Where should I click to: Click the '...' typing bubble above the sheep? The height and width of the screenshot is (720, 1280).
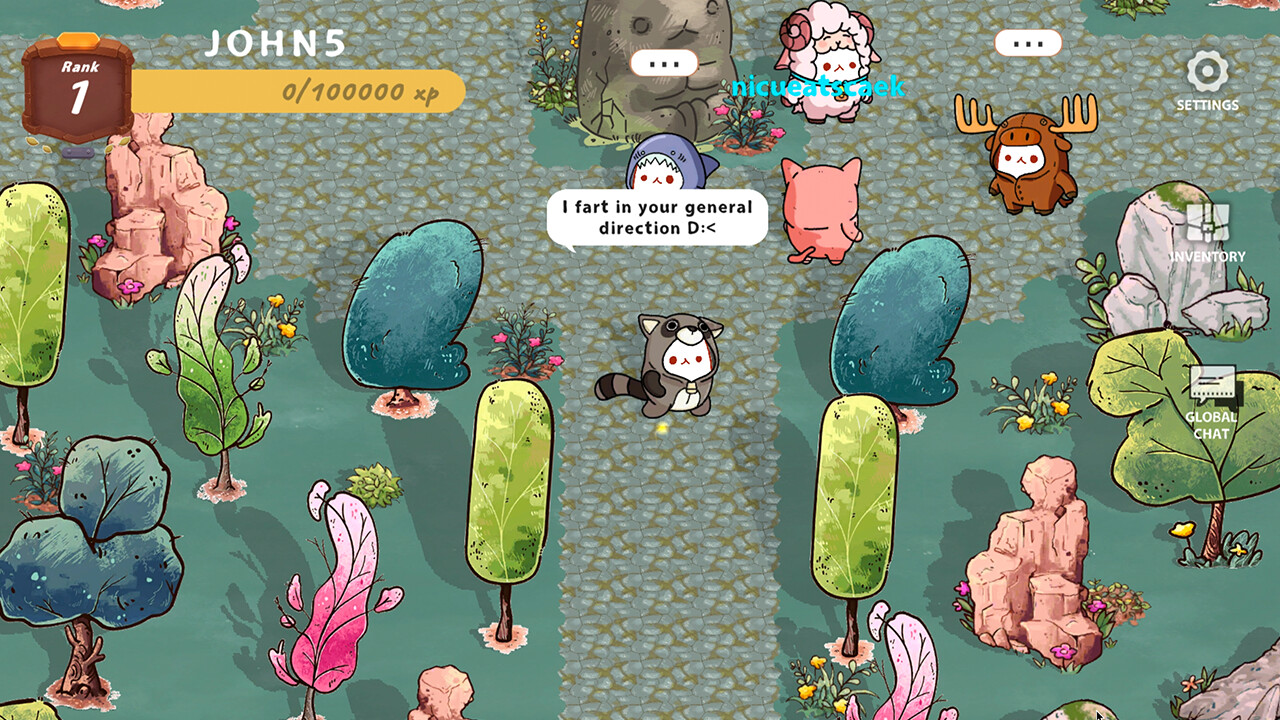(x=666, y=62)
